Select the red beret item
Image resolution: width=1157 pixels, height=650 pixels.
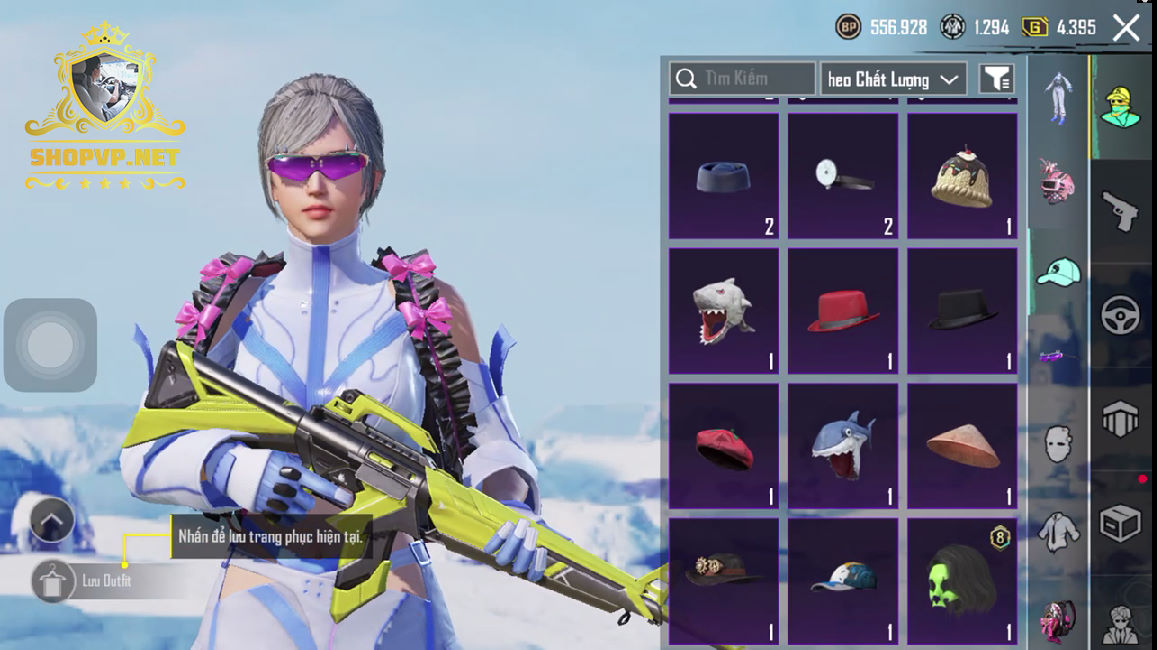(723, 446)
